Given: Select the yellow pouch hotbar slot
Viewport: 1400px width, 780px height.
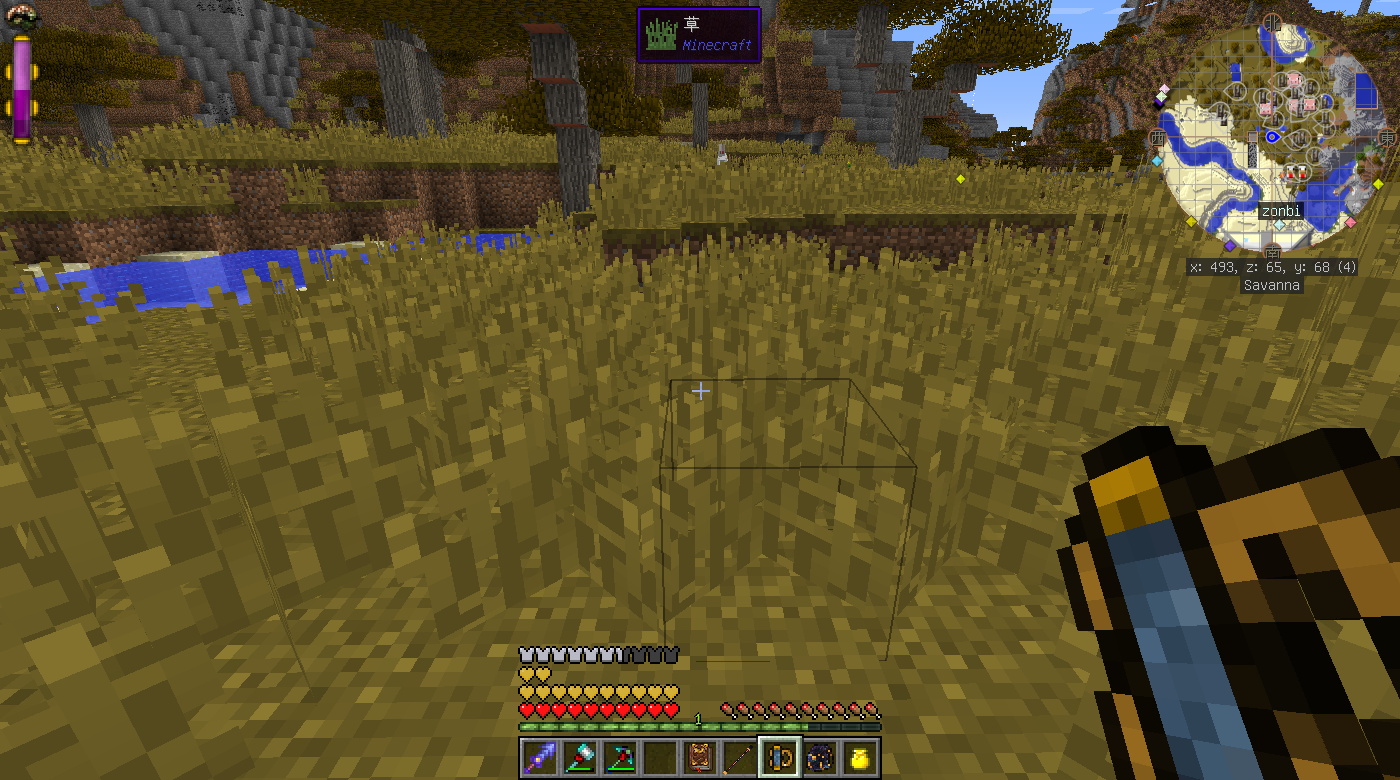Looking at the screenshot, I should [x=860, y=757].
